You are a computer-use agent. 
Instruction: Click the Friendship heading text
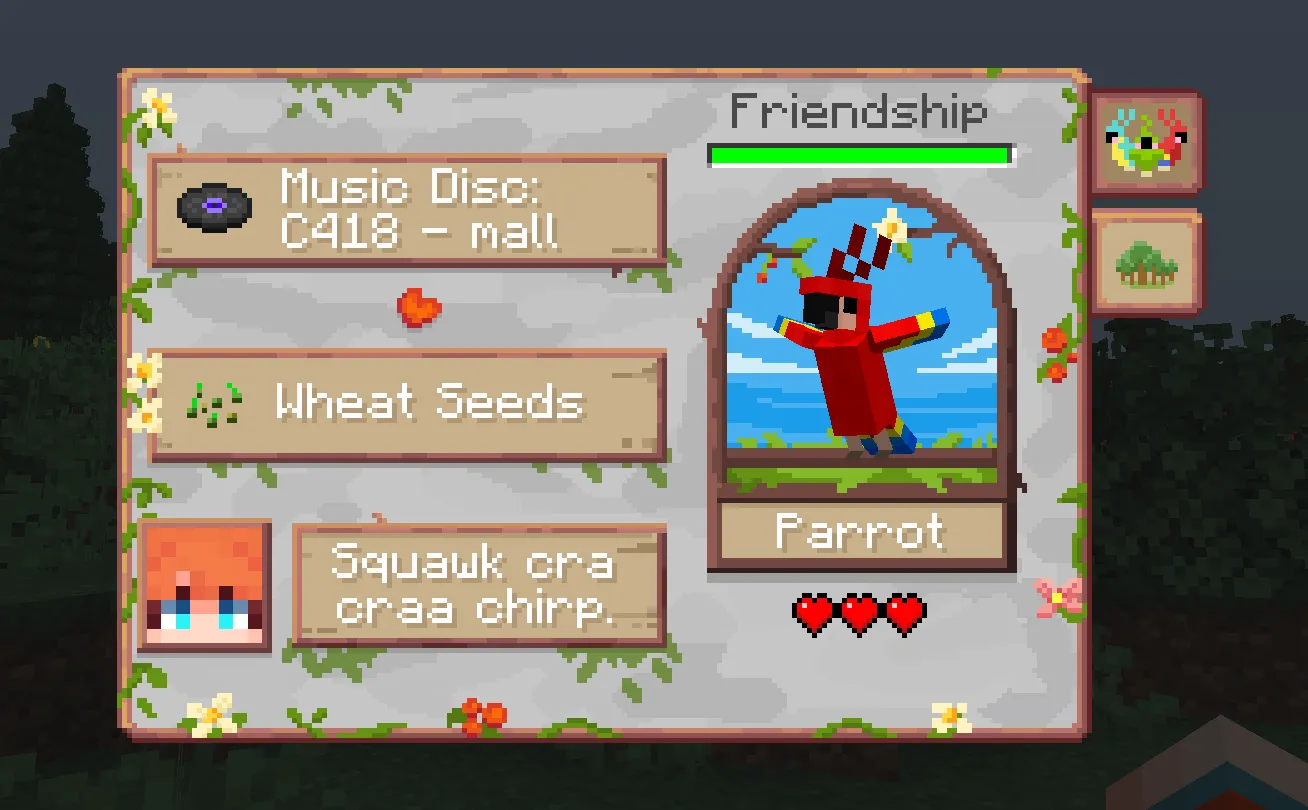(858, 112)
